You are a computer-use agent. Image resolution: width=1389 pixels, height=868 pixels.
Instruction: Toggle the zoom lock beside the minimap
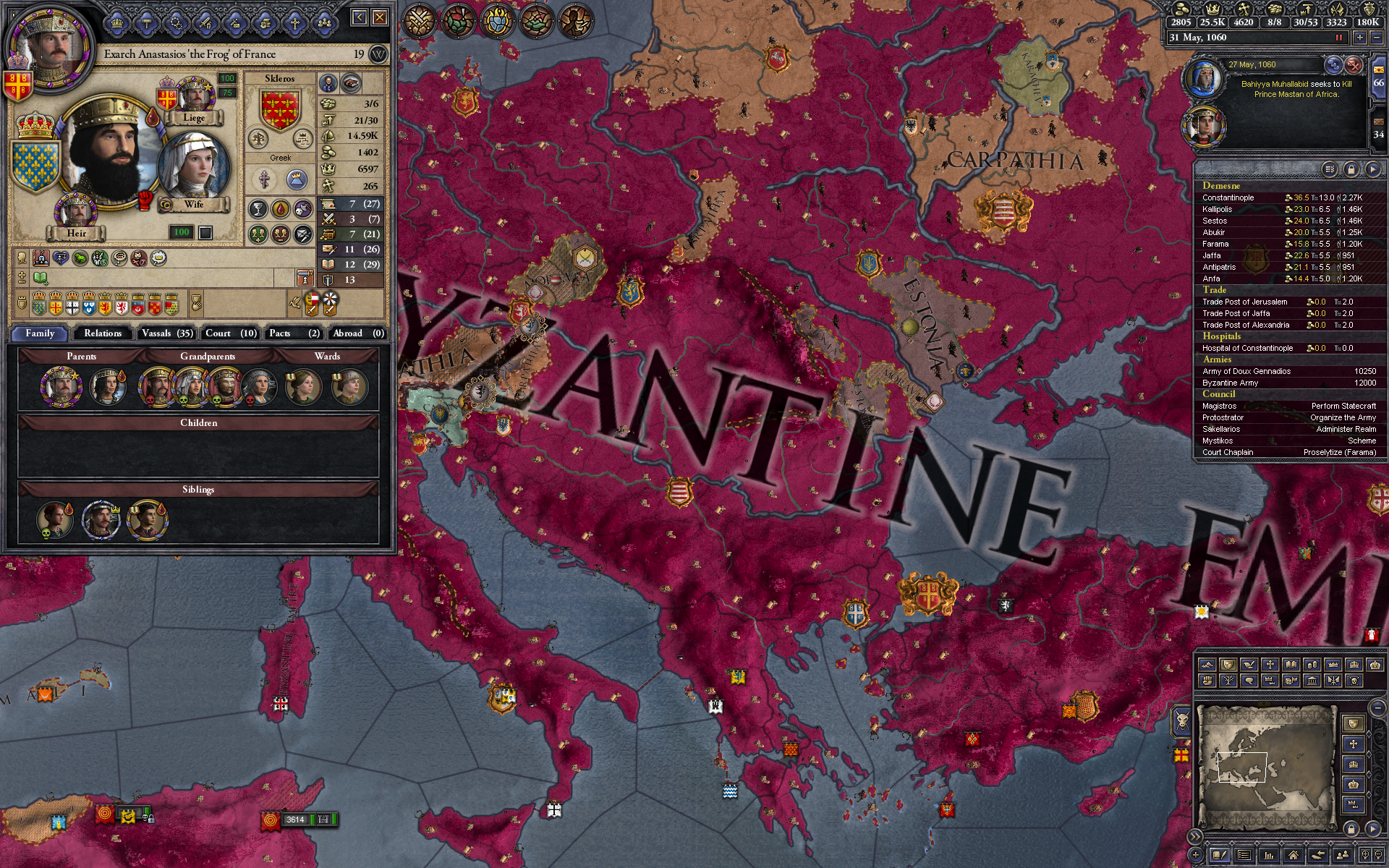click(1351, 829)
